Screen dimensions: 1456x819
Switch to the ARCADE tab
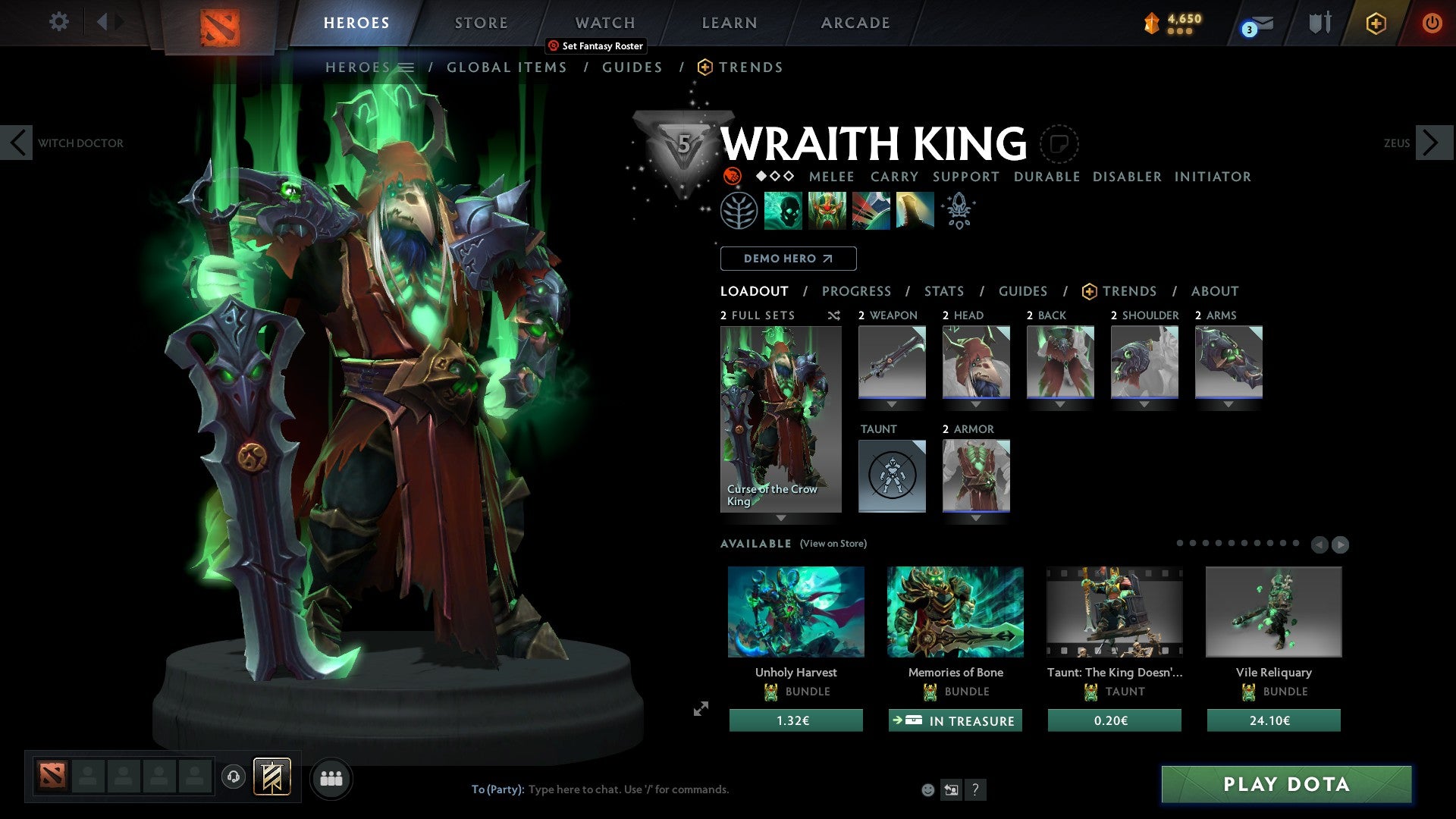pos(855,23)
